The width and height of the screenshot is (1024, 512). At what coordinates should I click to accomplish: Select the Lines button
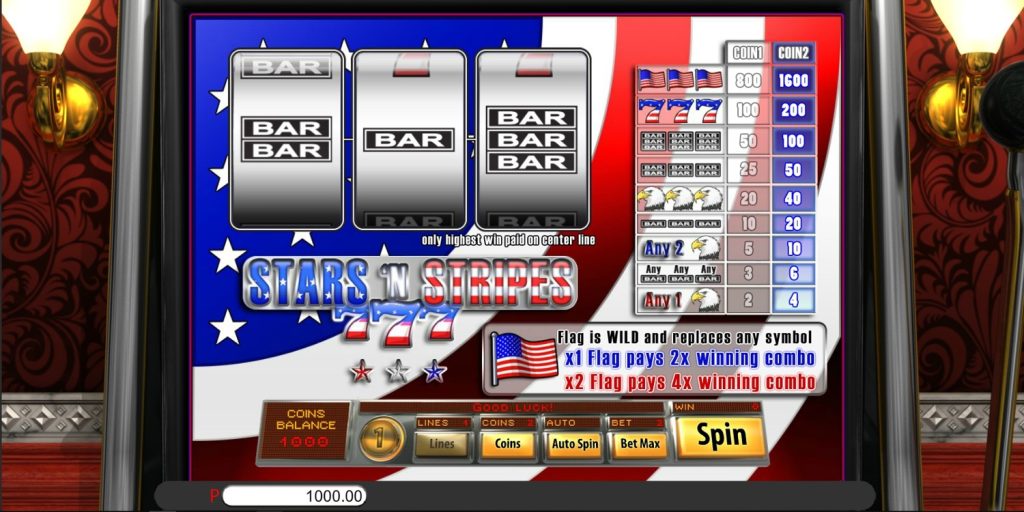pos(441,443)
